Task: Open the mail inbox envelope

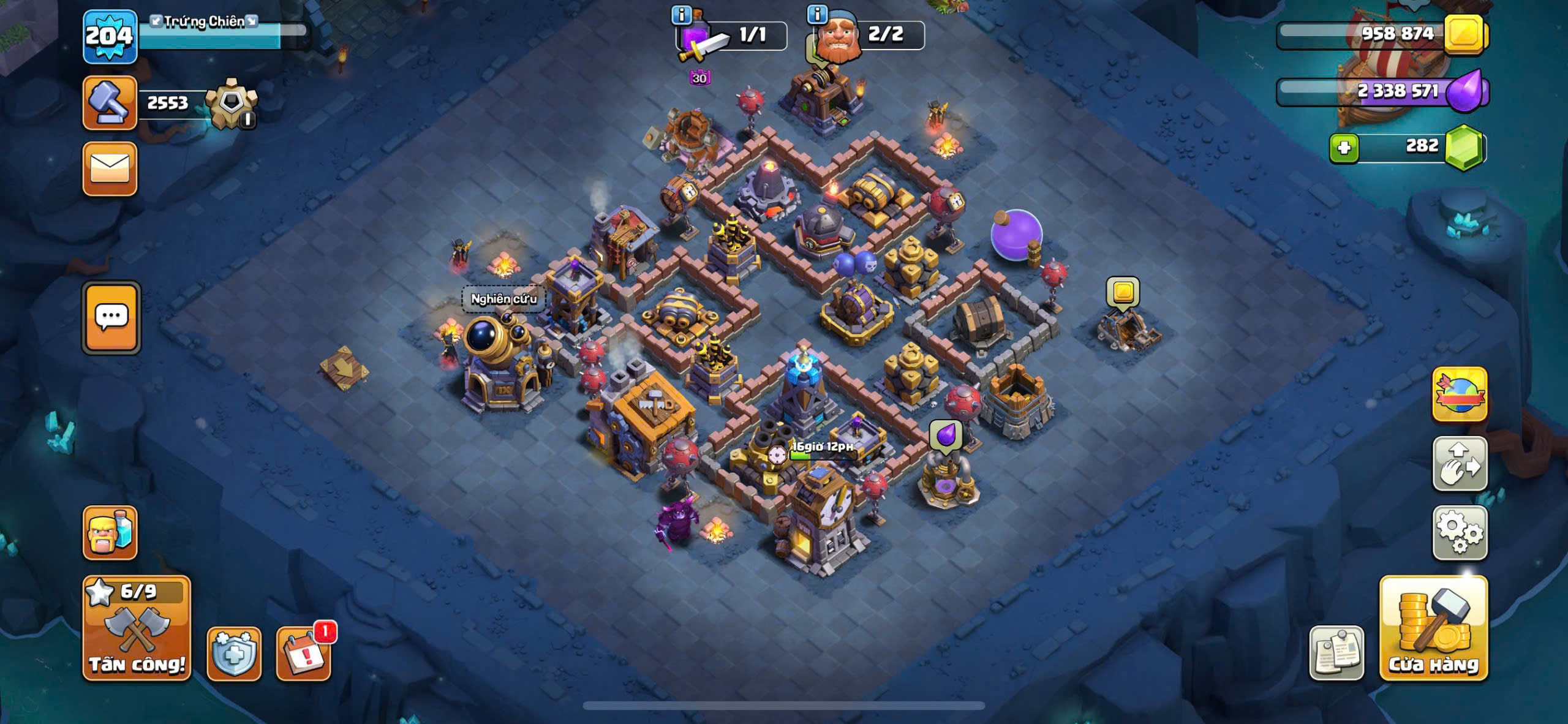Action: [x=110, y=169]
